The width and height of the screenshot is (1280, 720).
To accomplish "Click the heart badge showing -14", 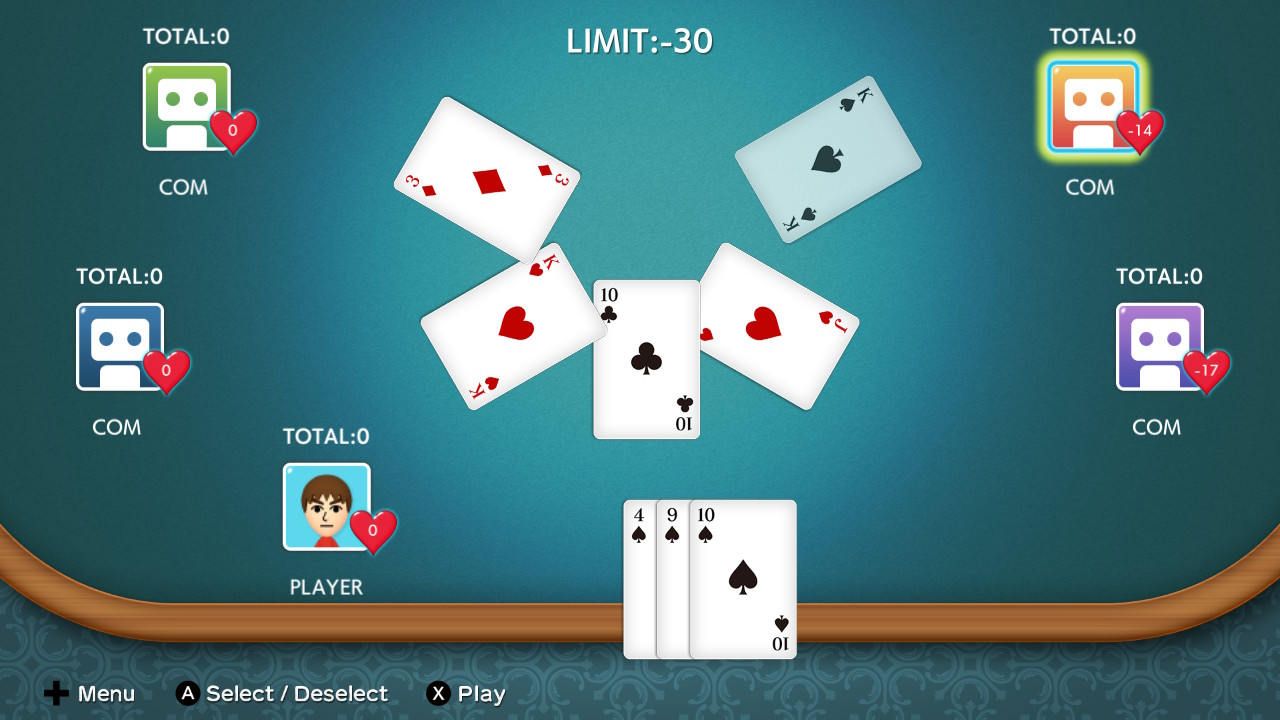I will [1138, 132].
